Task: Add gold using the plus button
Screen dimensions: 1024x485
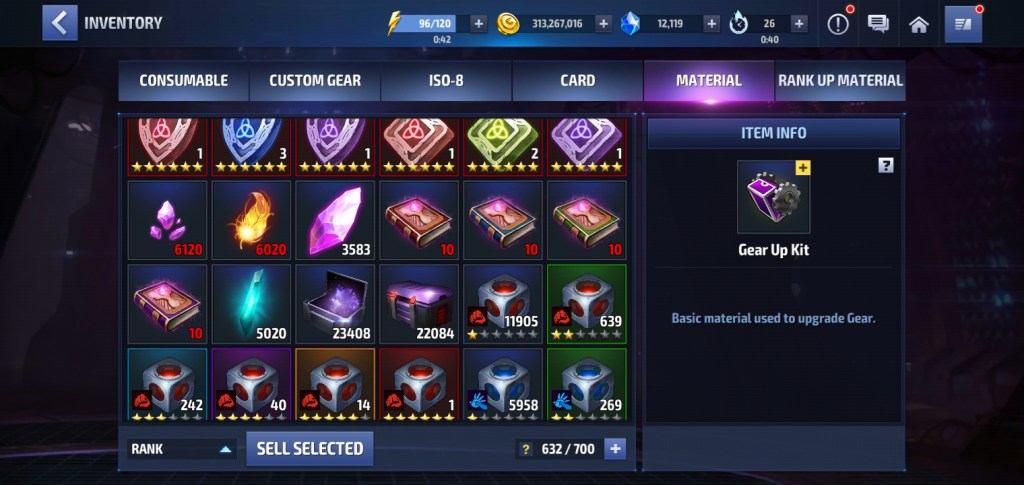Action: click(604, 24)
